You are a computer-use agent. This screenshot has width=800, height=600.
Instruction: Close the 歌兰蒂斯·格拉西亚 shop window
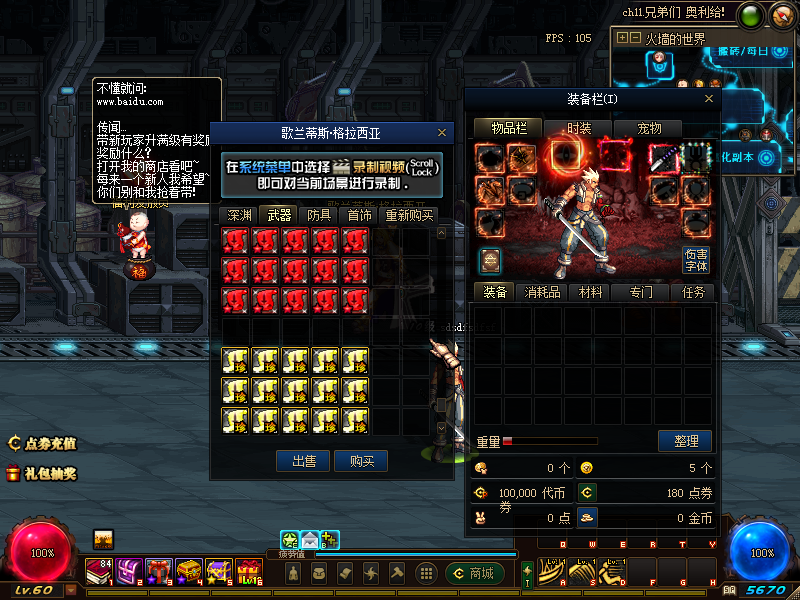click(442, 132)
